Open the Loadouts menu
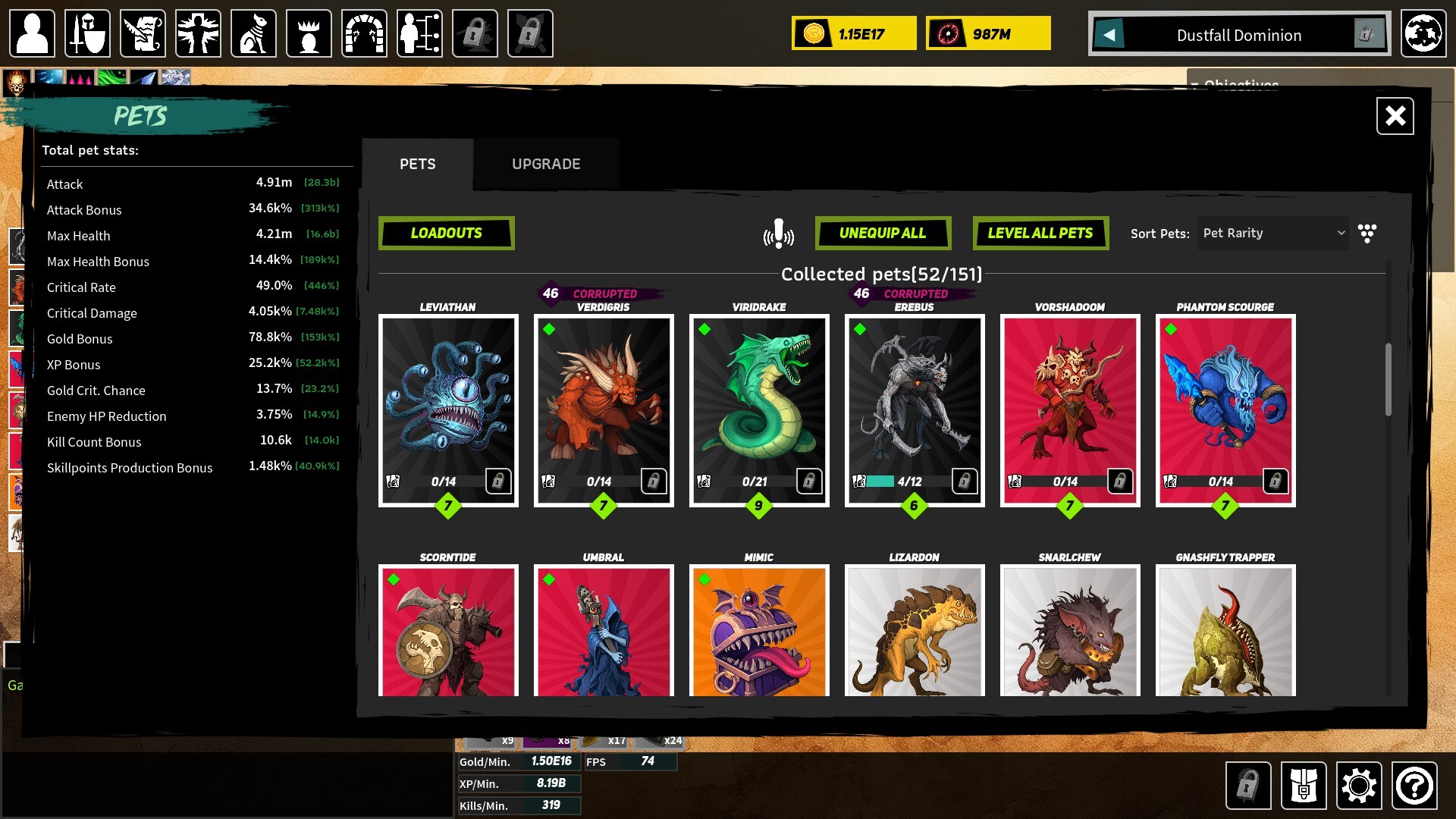 tap(446, 233)
